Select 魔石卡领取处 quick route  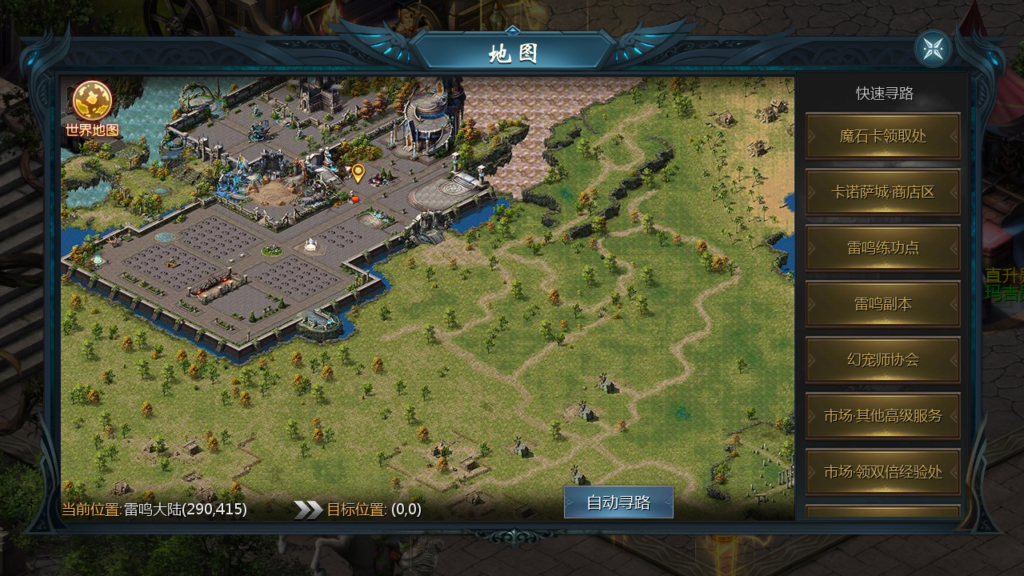coord(883,136)
